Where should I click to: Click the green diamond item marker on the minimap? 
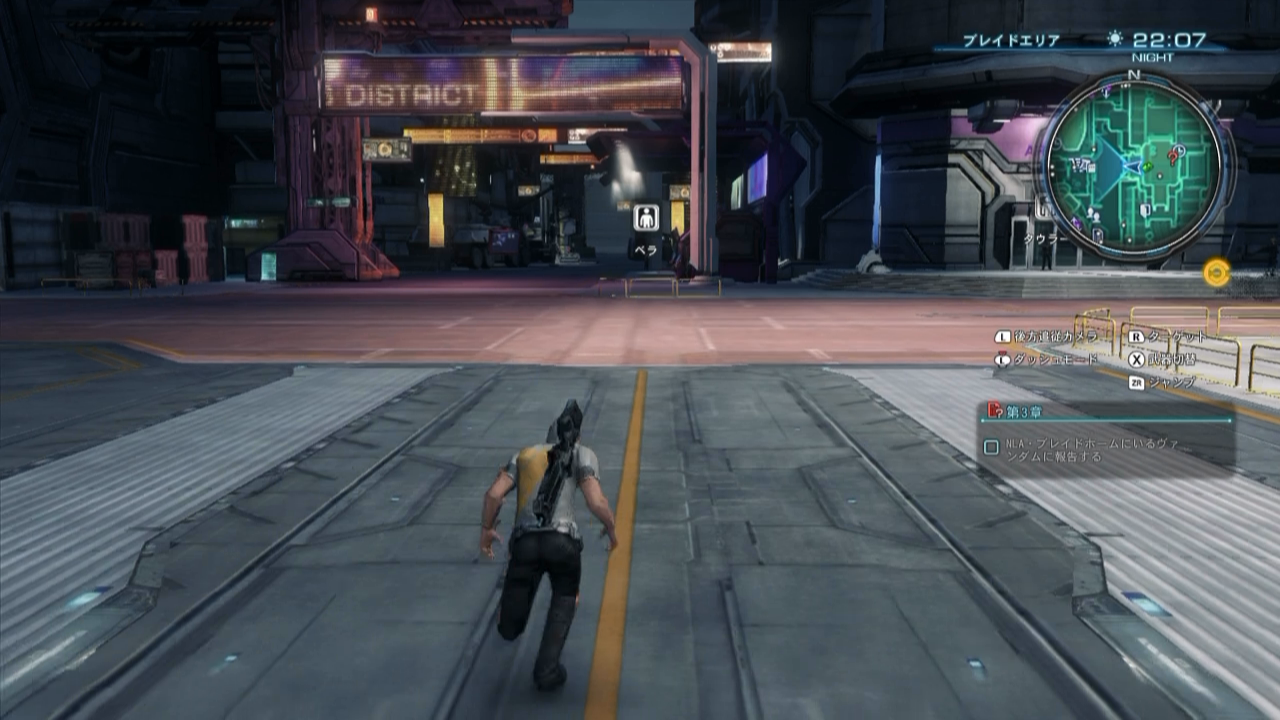pyautogui.click(x=1148, y=166)
